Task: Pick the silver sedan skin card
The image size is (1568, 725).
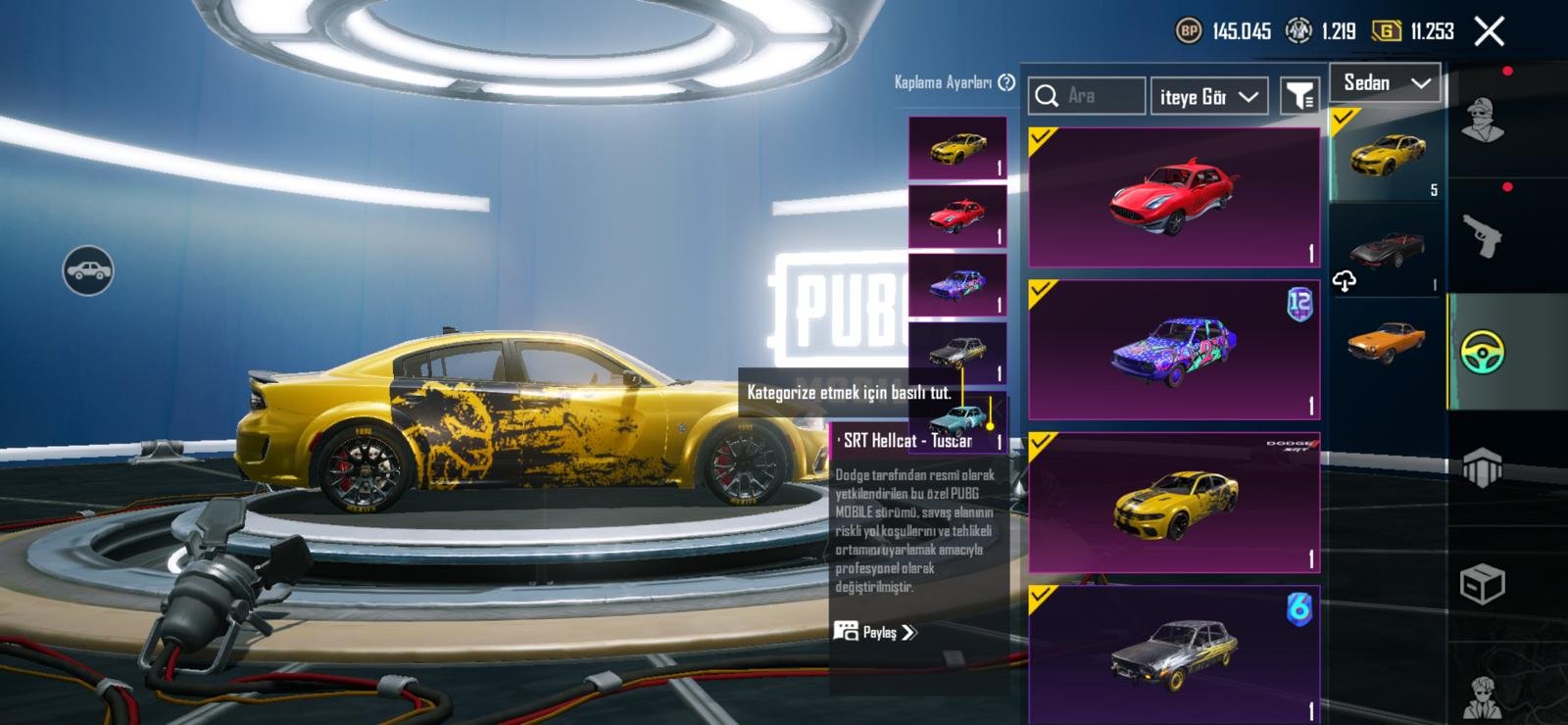Action: 1174,653
